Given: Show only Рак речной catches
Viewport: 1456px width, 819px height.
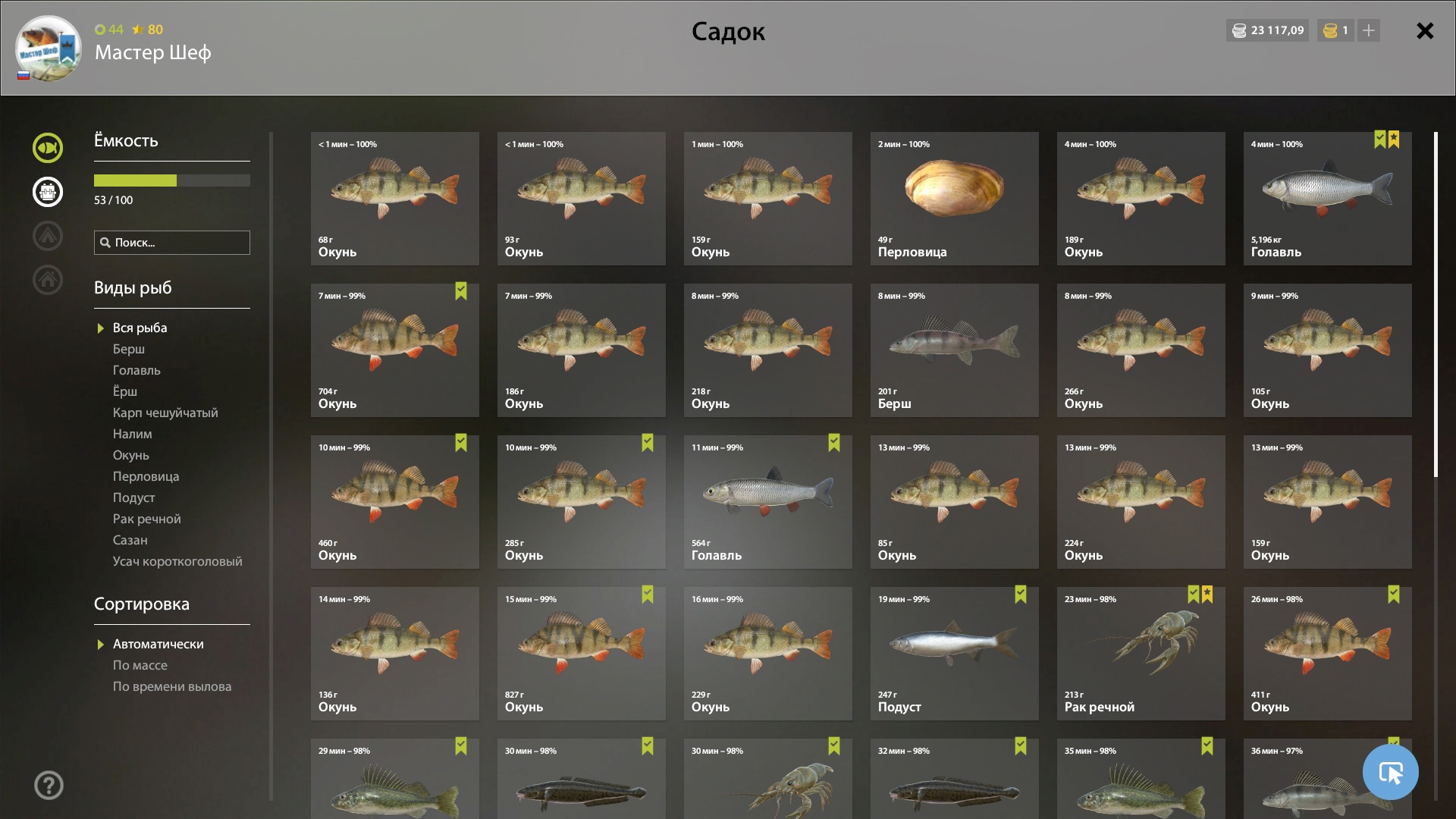Looking at the screenshot, I should [x=147, y=519].
